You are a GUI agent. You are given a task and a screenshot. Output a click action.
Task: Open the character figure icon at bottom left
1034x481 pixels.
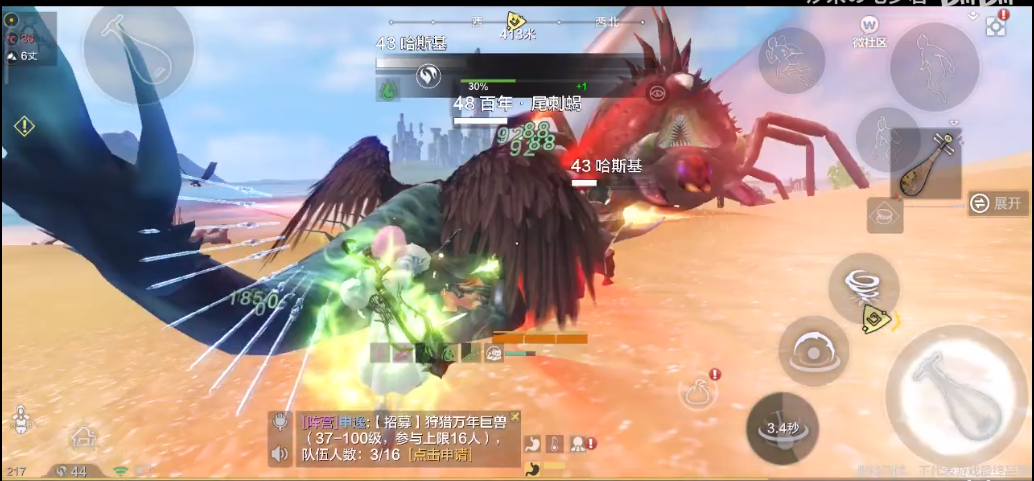(x=19, y=419)
